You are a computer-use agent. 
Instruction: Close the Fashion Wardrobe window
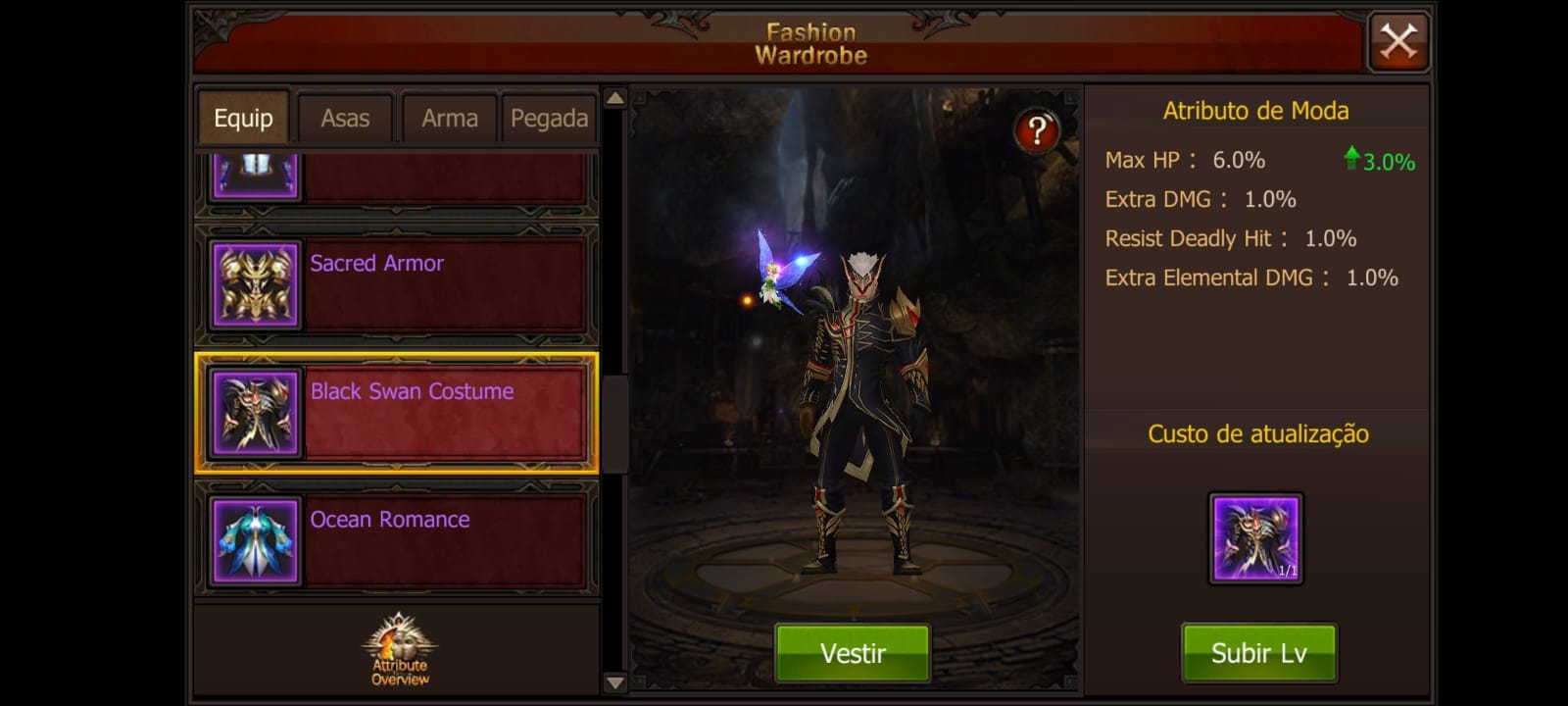click(1398, 42)
